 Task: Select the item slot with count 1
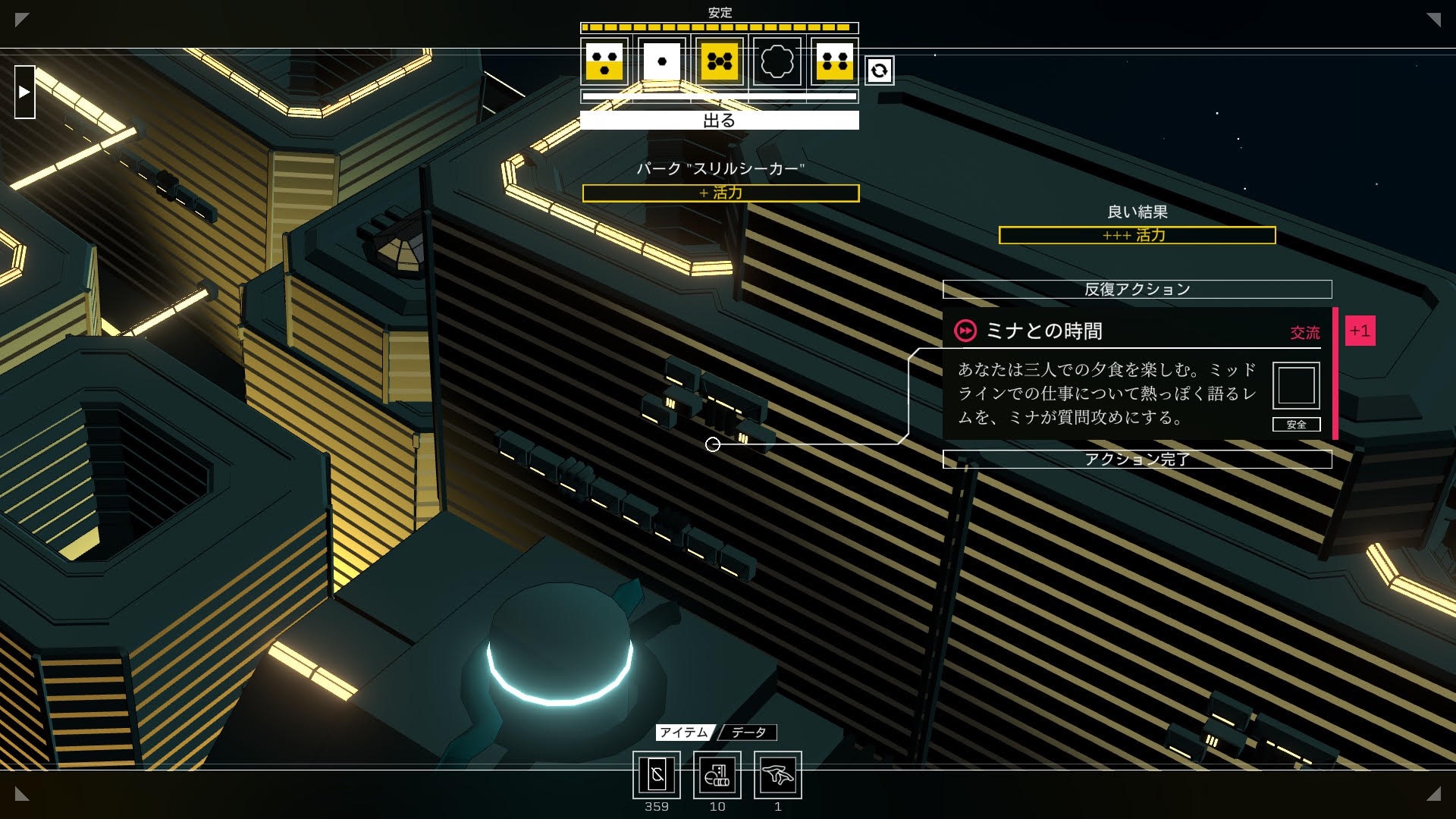tap(778, 775)
